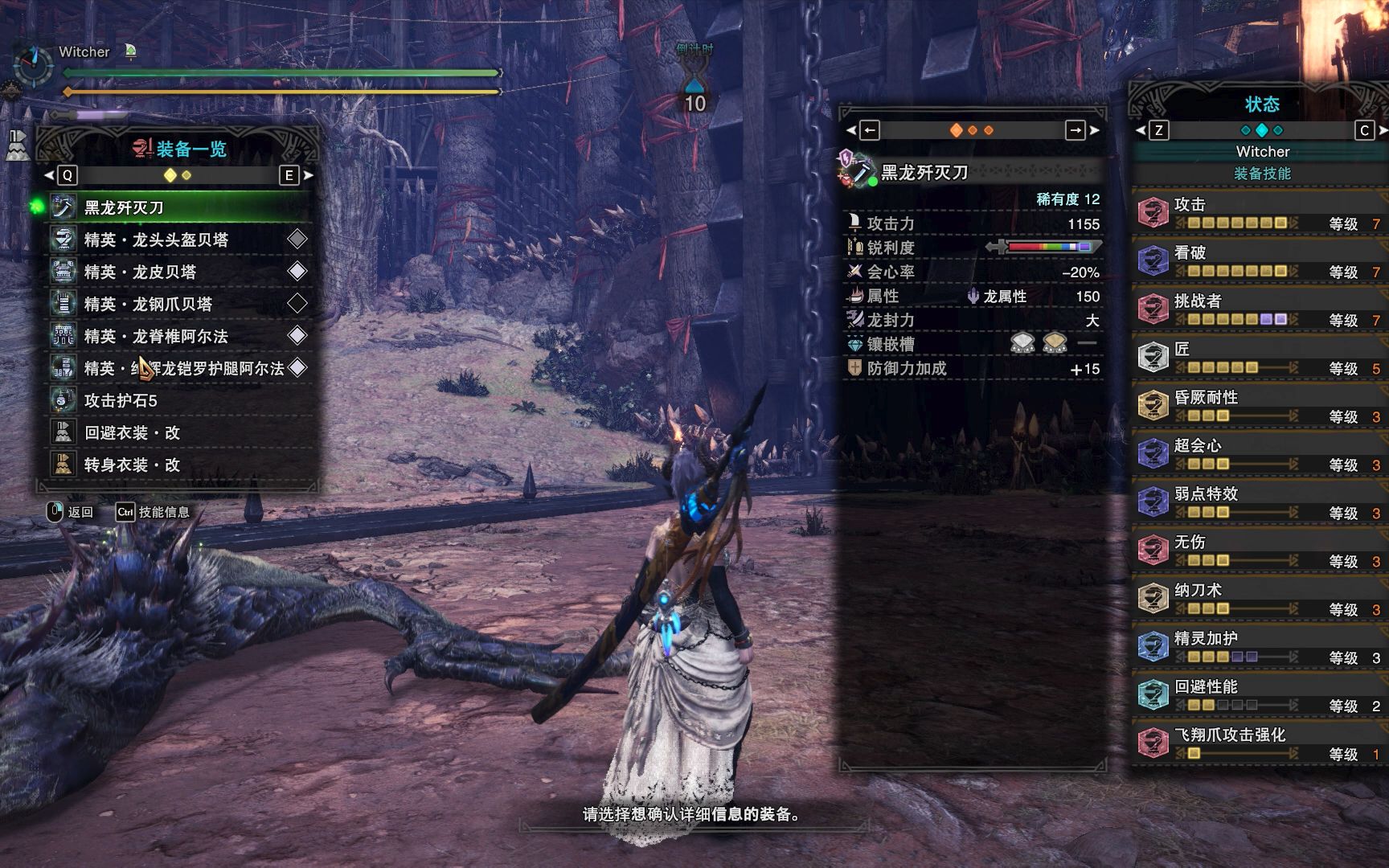Click the 攻击 skill row
Screen dimensions: 1389x868
pos(1258,213)
